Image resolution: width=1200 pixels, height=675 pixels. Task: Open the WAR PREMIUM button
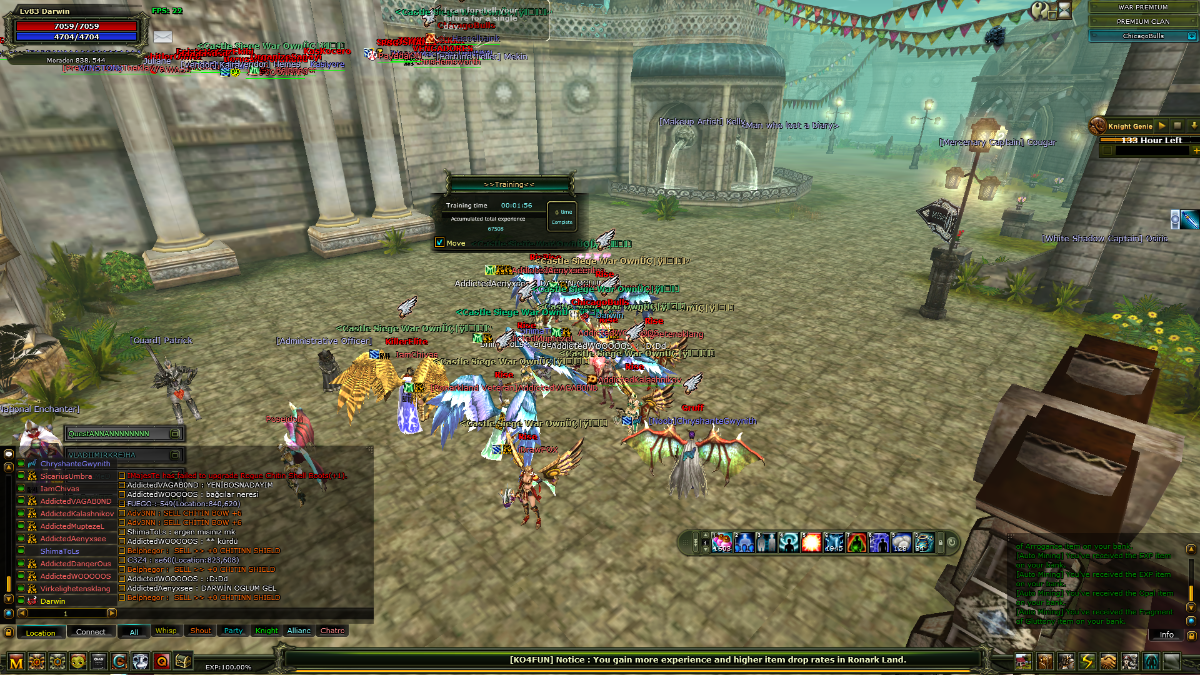point(1142,7)
